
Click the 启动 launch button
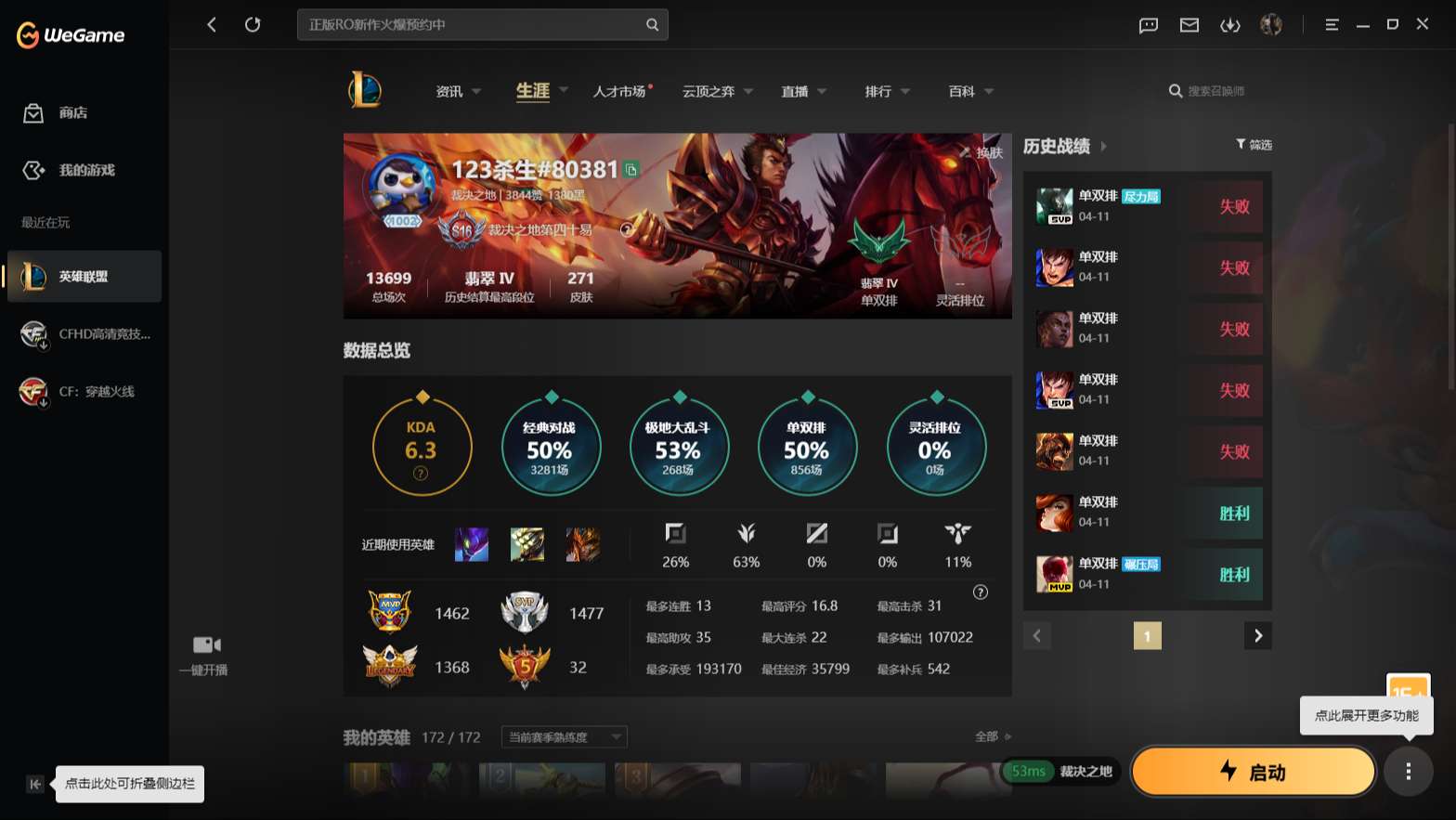click(1253, 771)
